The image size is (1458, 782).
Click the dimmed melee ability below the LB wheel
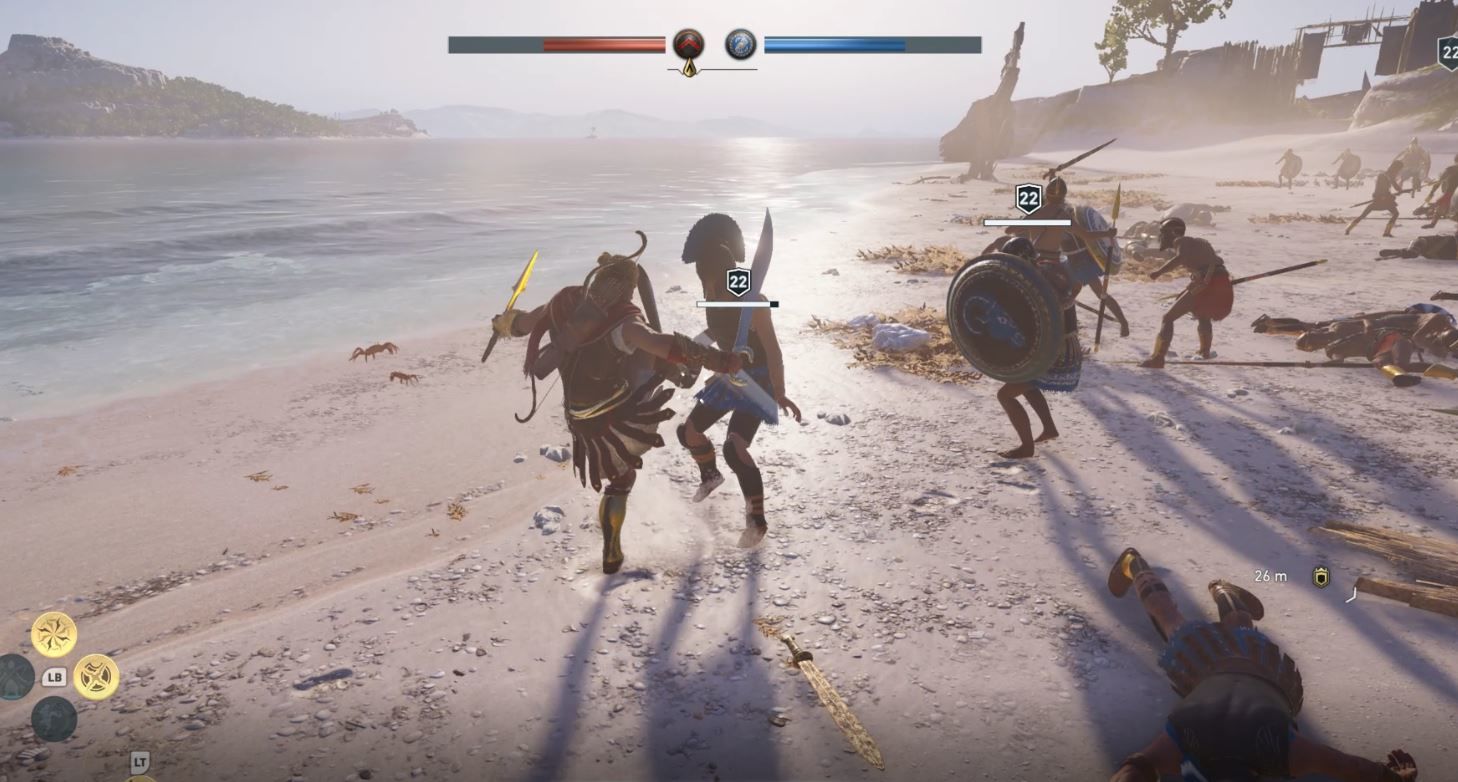coord(54,719)
